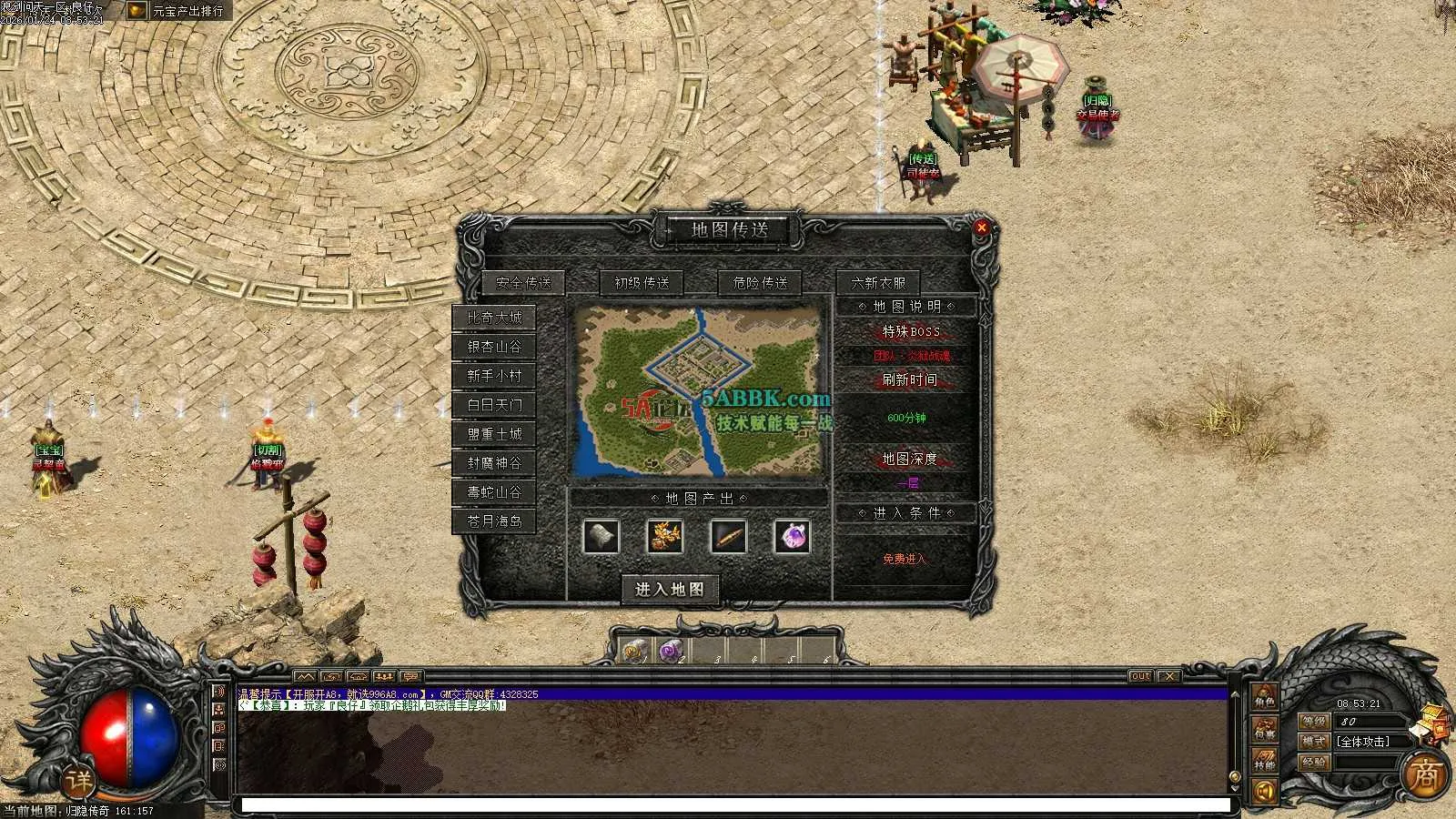Viewport: 1456px width, 819px height.
Task: Select the 银杏山谷 destination
Action: 494,347
